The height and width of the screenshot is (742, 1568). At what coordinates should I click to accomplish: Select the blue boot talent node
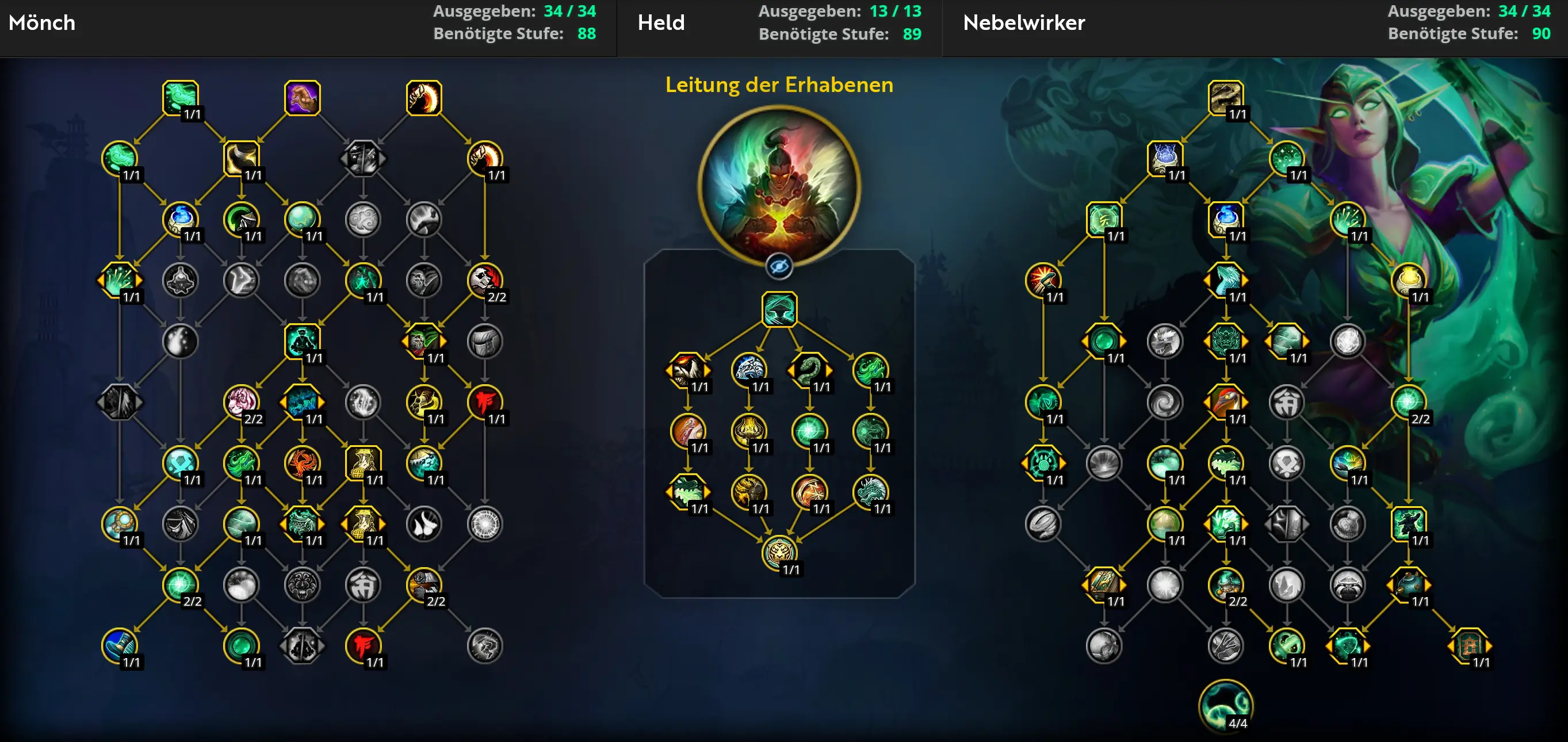[x=119, y=645]
